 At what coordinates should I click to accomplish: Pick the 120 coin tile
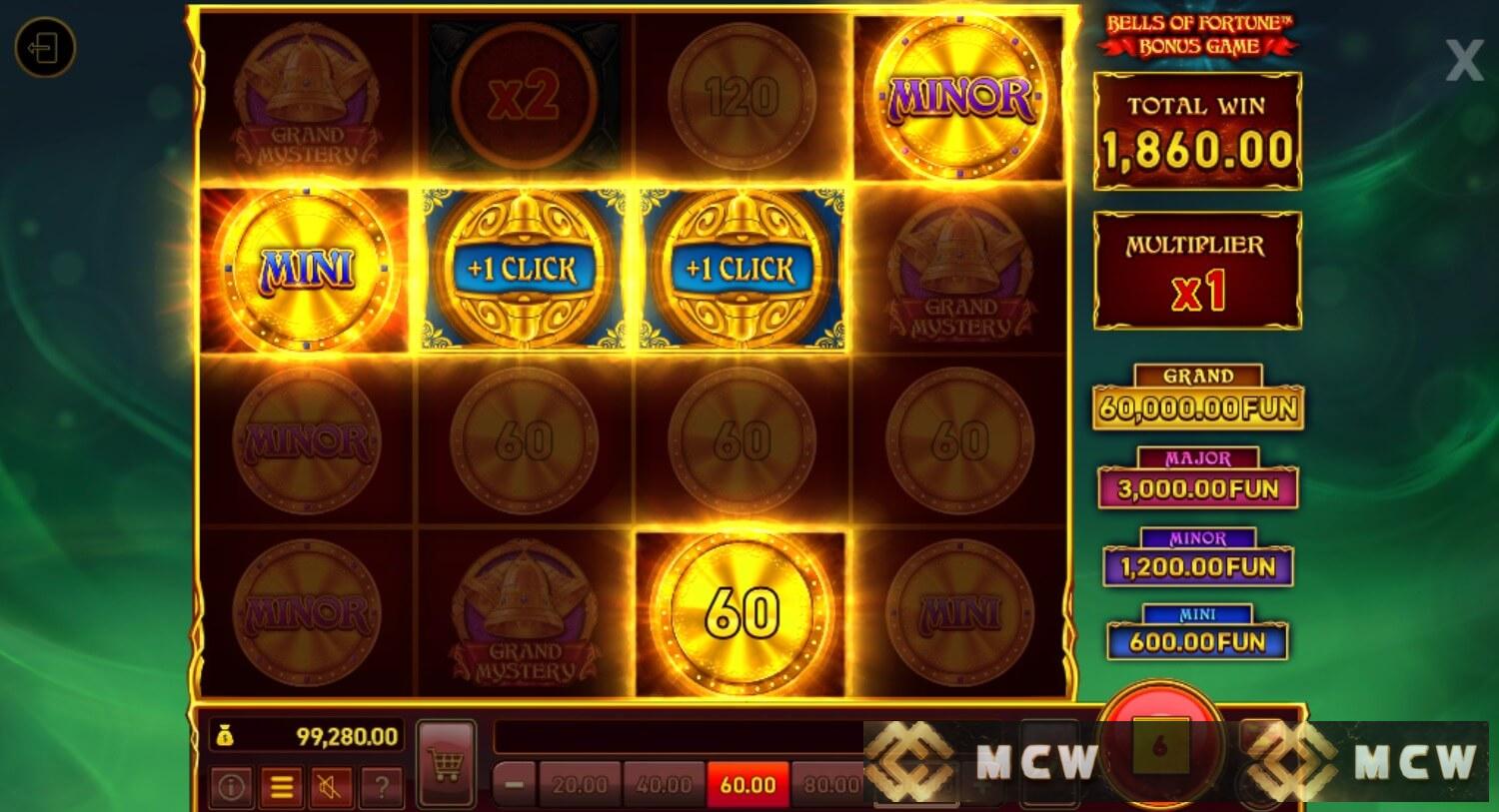pos(742,97)
